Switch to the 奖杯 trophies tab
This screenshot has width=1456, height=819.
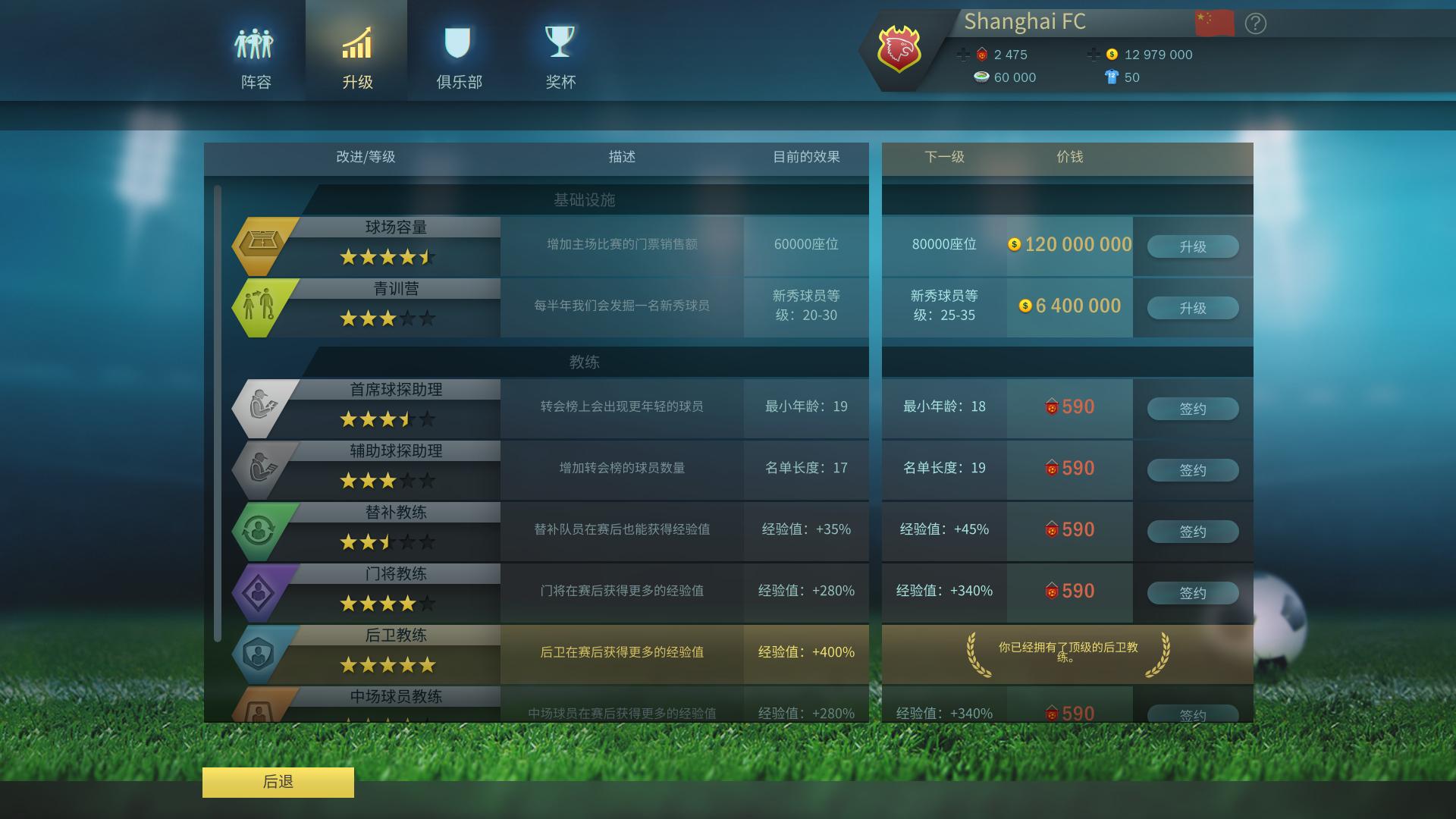pos(560,49)
